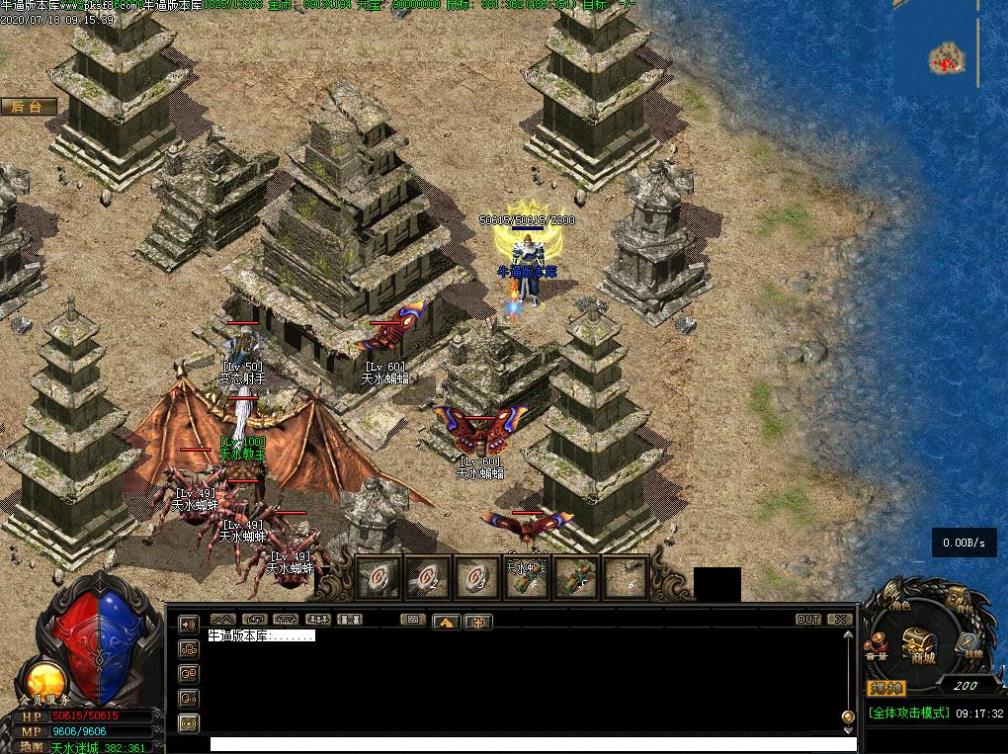Select the orange up-arrow chat button
This screenshot has height=754, width=1008.
445,621
